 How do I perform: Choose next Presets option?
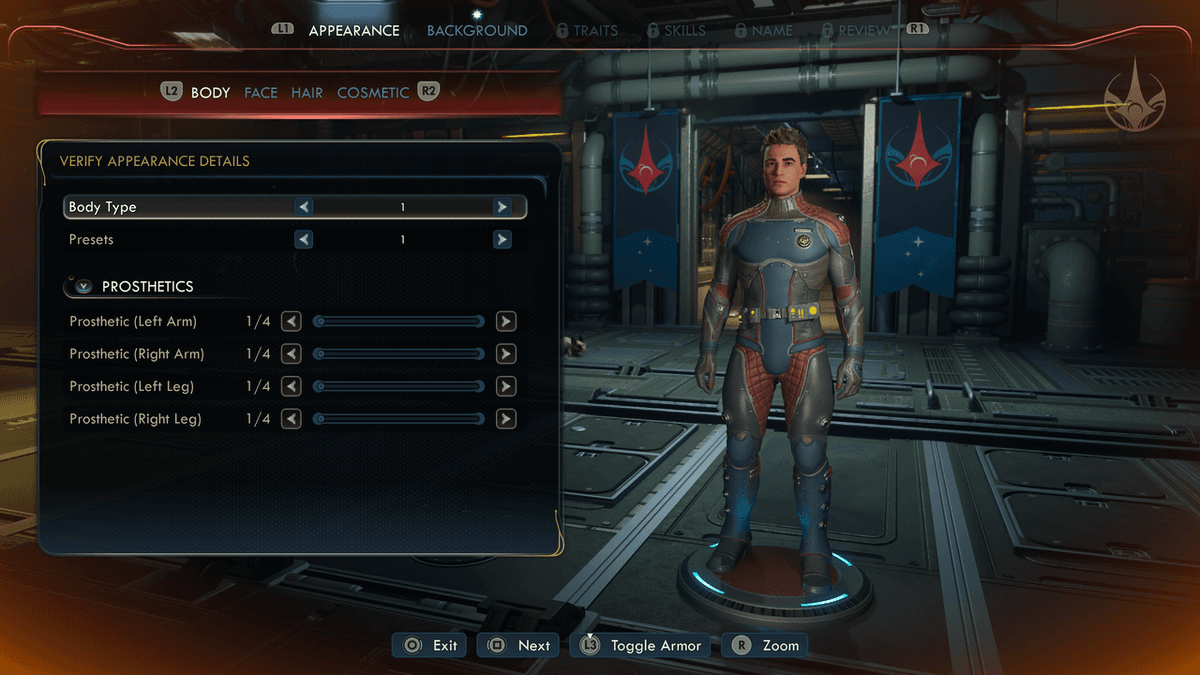point(502,240)
